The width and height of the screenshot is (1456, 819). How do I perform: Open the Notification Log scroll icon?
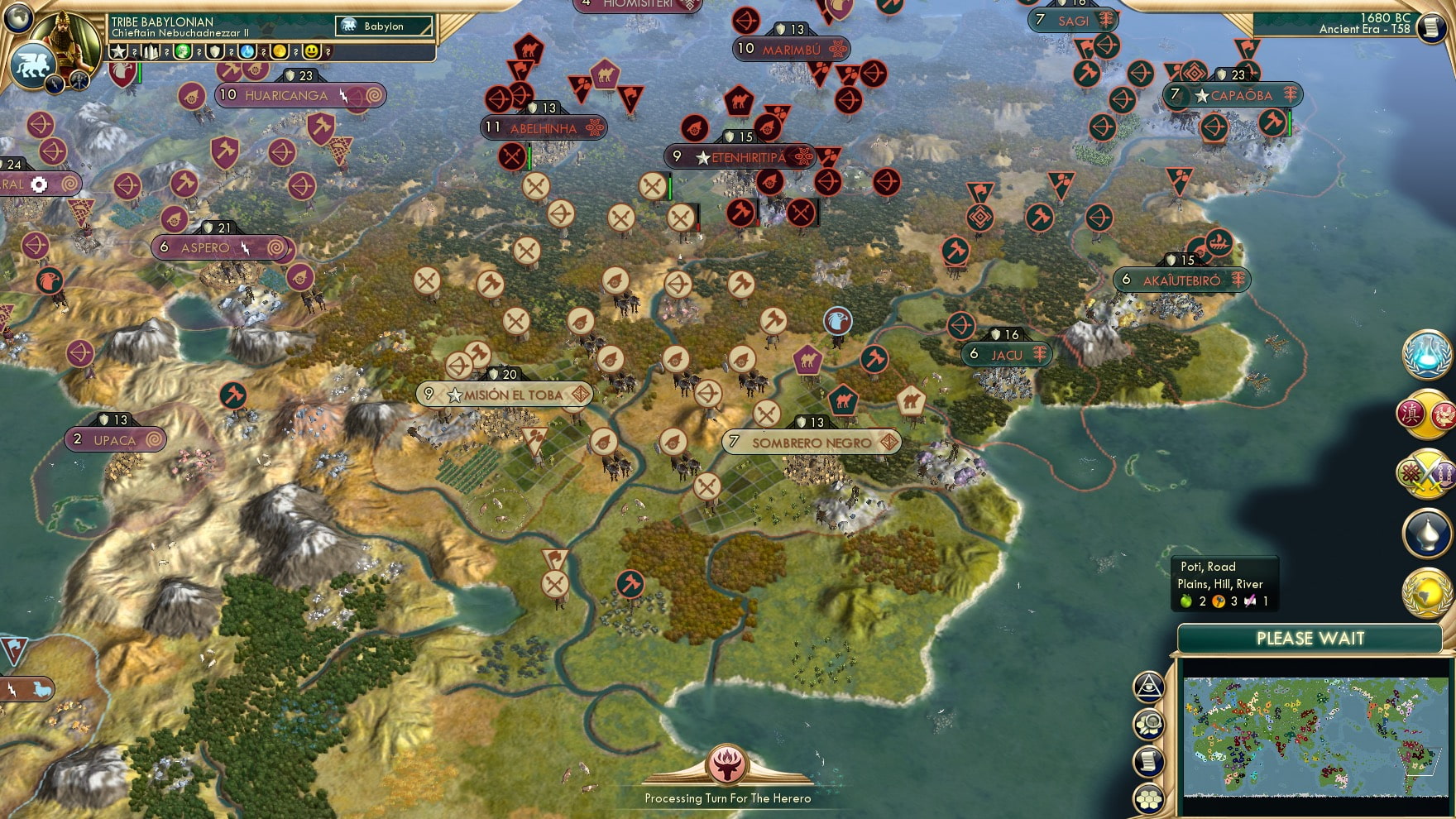point(1148,763)
